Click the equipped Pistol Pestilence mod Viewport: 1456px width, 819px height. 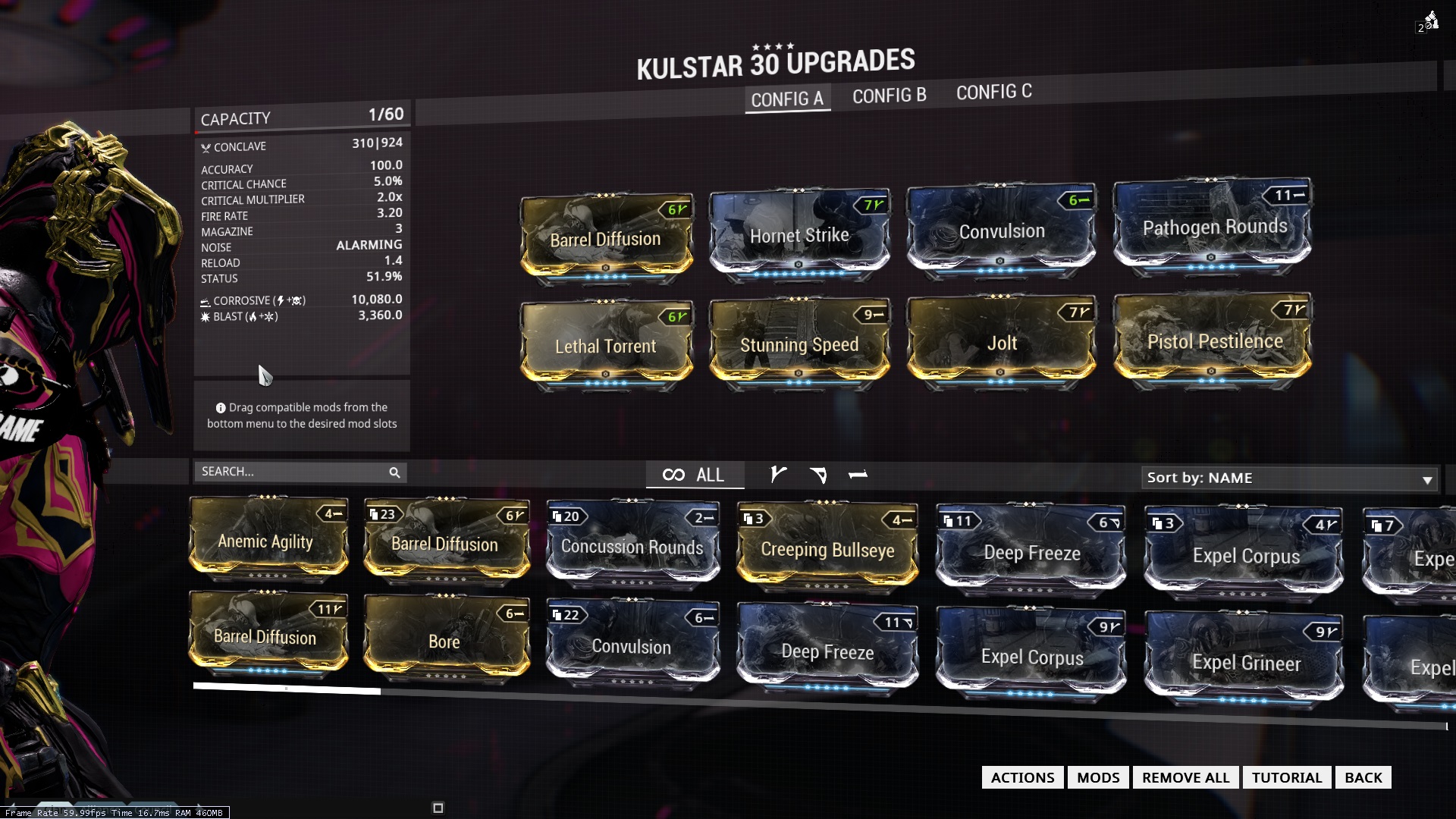click(x=1213, y=341)
